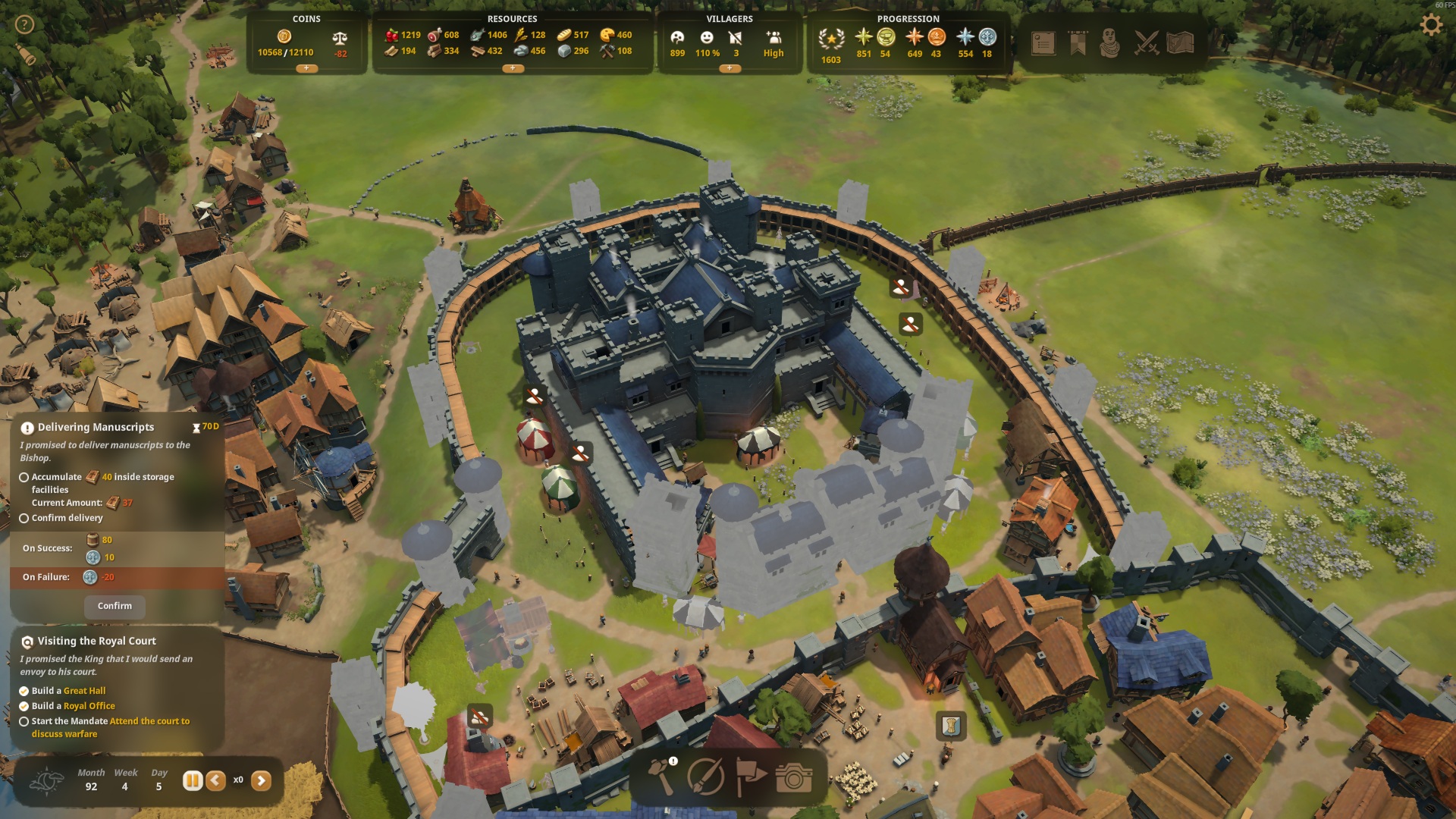Expand the Coins panel
Viewport: 1456px width, 819px height.
[x=306, y=68]
